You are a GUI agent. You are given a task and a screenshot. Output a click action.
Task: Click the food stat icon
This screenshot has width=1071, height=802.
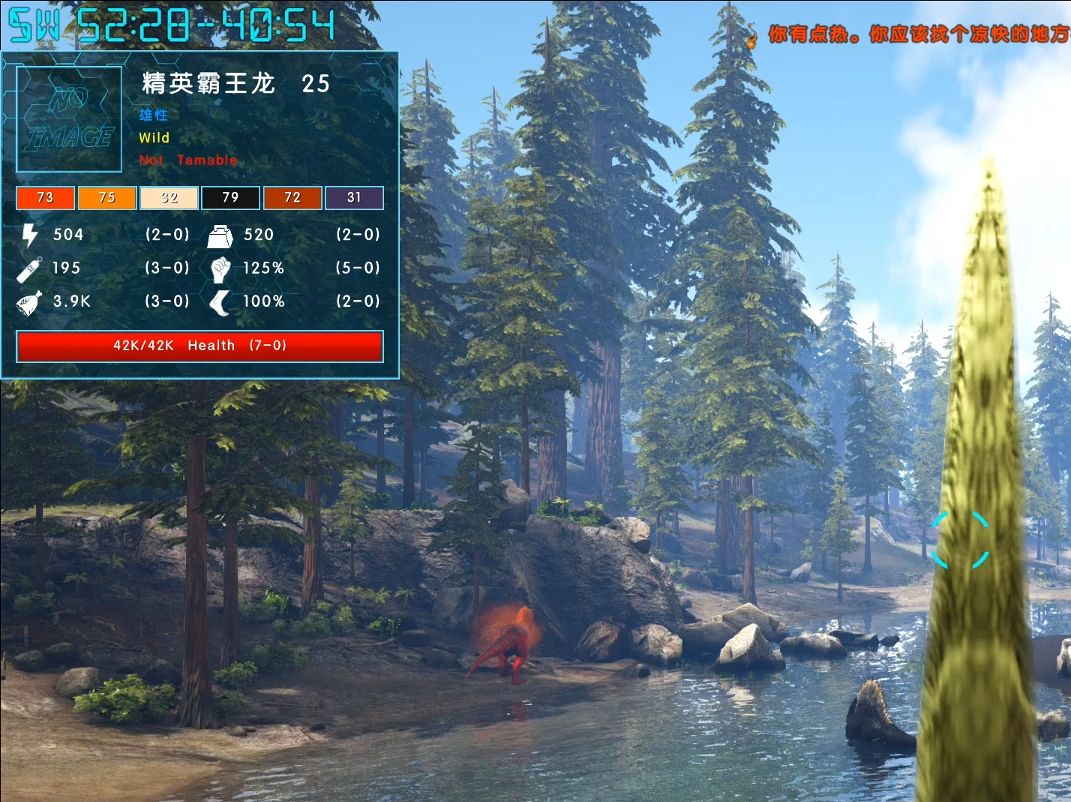(29, 301)
